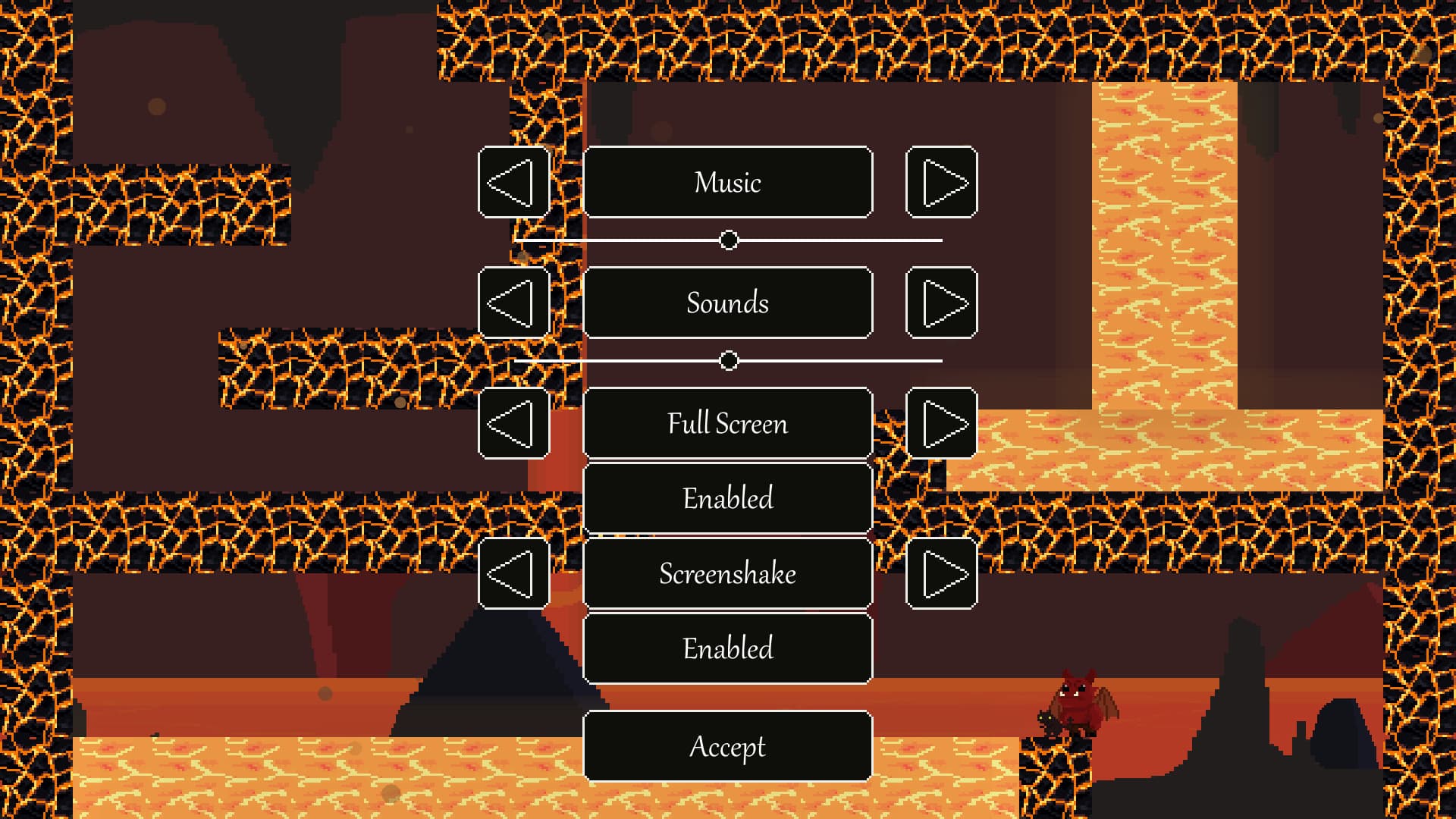The height and width of the screenshot is (819, 1456).
Task: Click the Music volume slider handle
Action: click(730, 240)
